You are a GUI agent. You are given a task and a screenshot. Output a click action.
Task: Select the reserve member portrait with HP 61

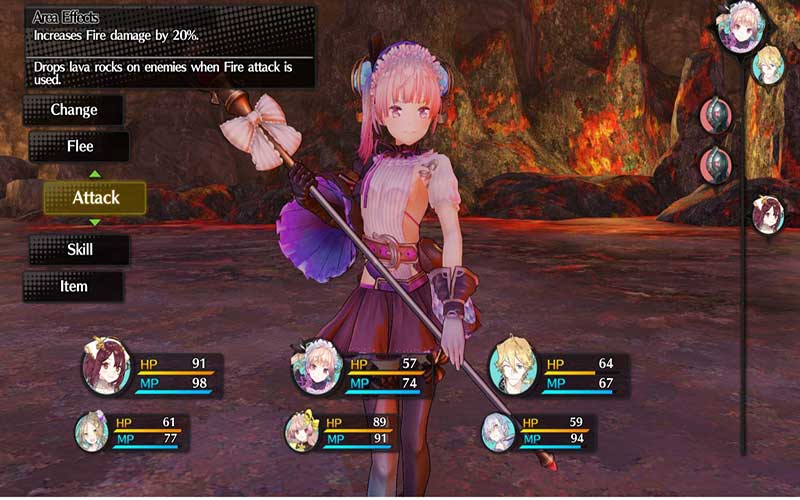(92, 431)
